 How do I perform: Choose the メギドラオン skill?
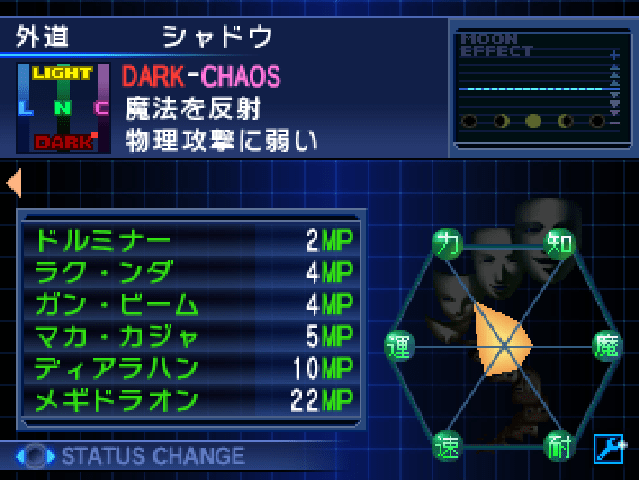190,400
